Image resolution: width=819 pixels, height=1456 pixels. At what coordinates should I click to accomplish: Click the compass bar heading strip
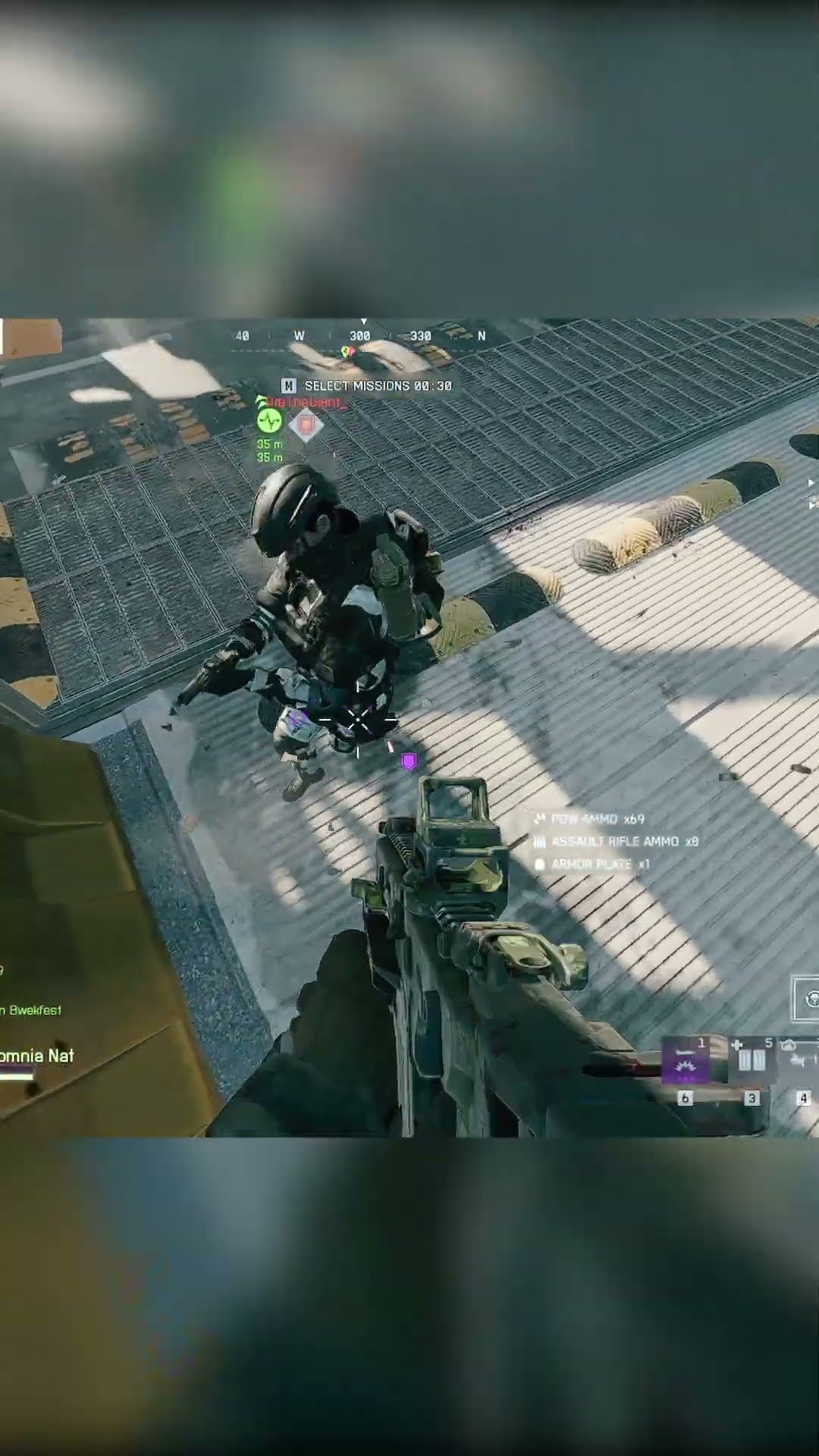pos(361,335)
